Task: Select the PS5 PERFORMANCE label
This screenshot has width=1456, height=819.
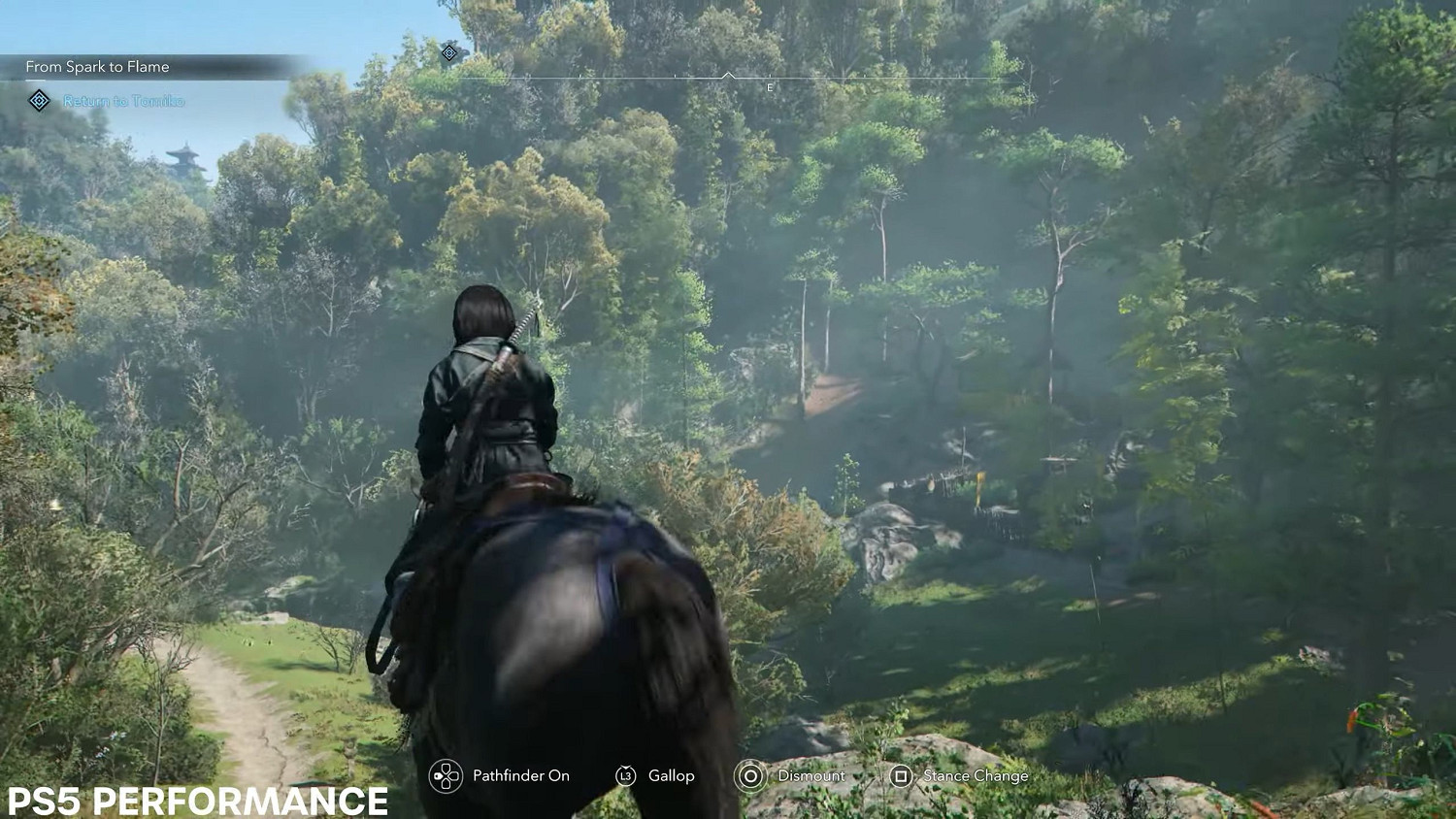Action: coord(192,802)
